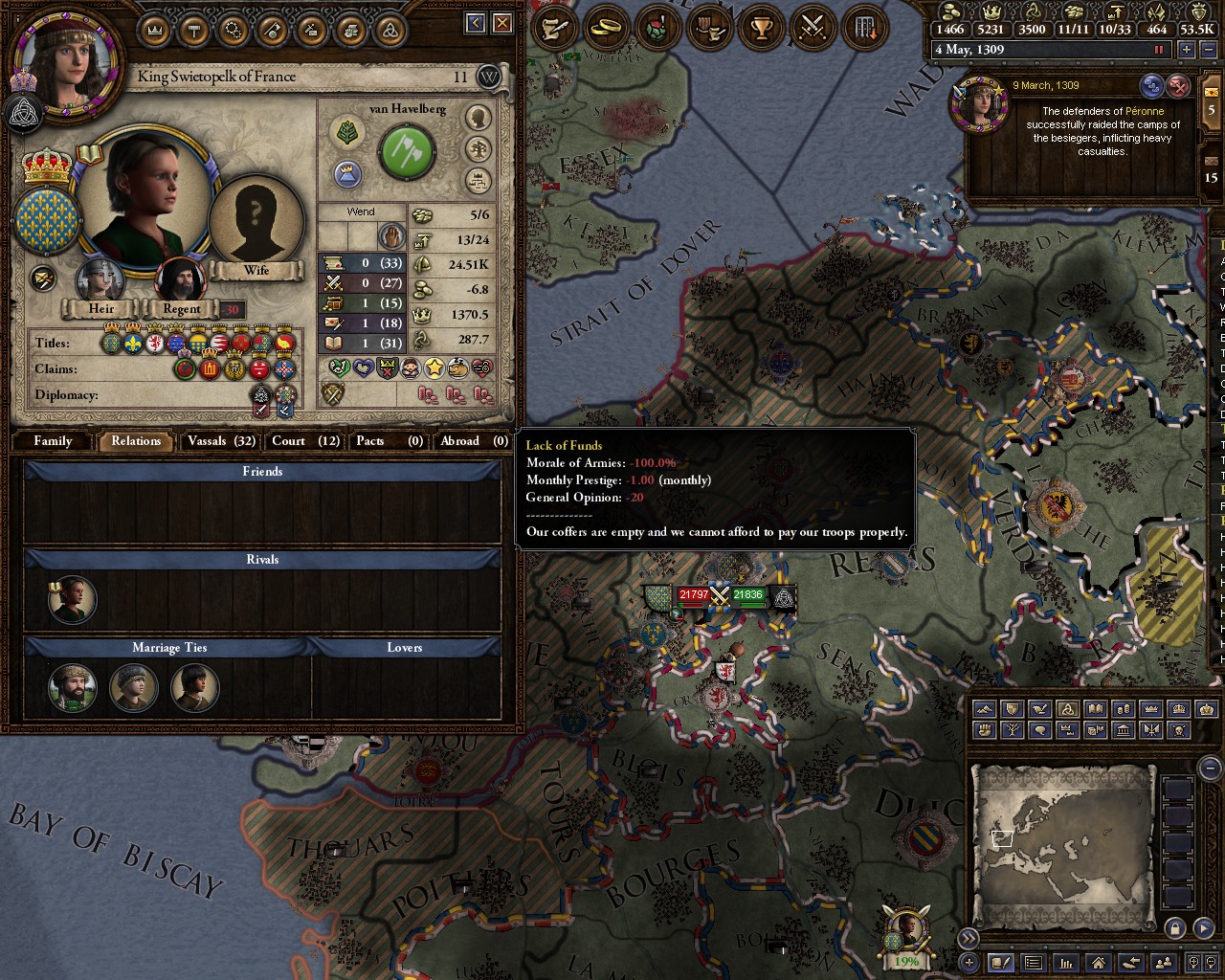1225x980 pixels.
Task: Dismiss the Péronne raid notification
Action: [1179, 87]
